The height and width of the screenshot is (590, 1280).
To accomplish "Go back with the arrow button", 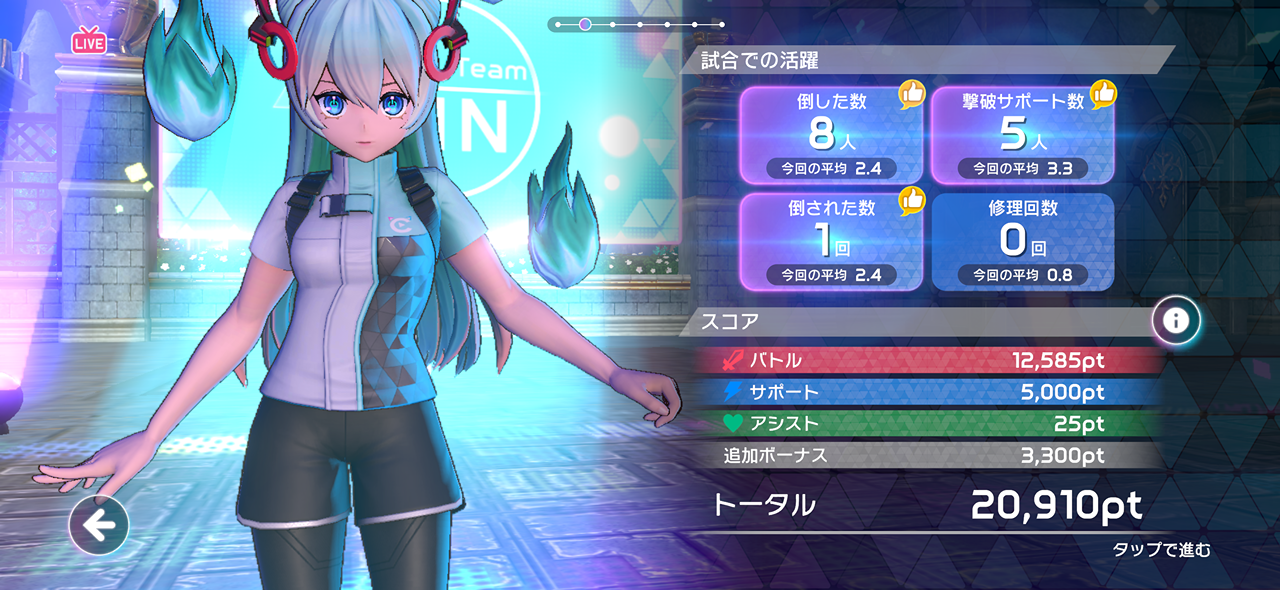I will click(99, 524).
